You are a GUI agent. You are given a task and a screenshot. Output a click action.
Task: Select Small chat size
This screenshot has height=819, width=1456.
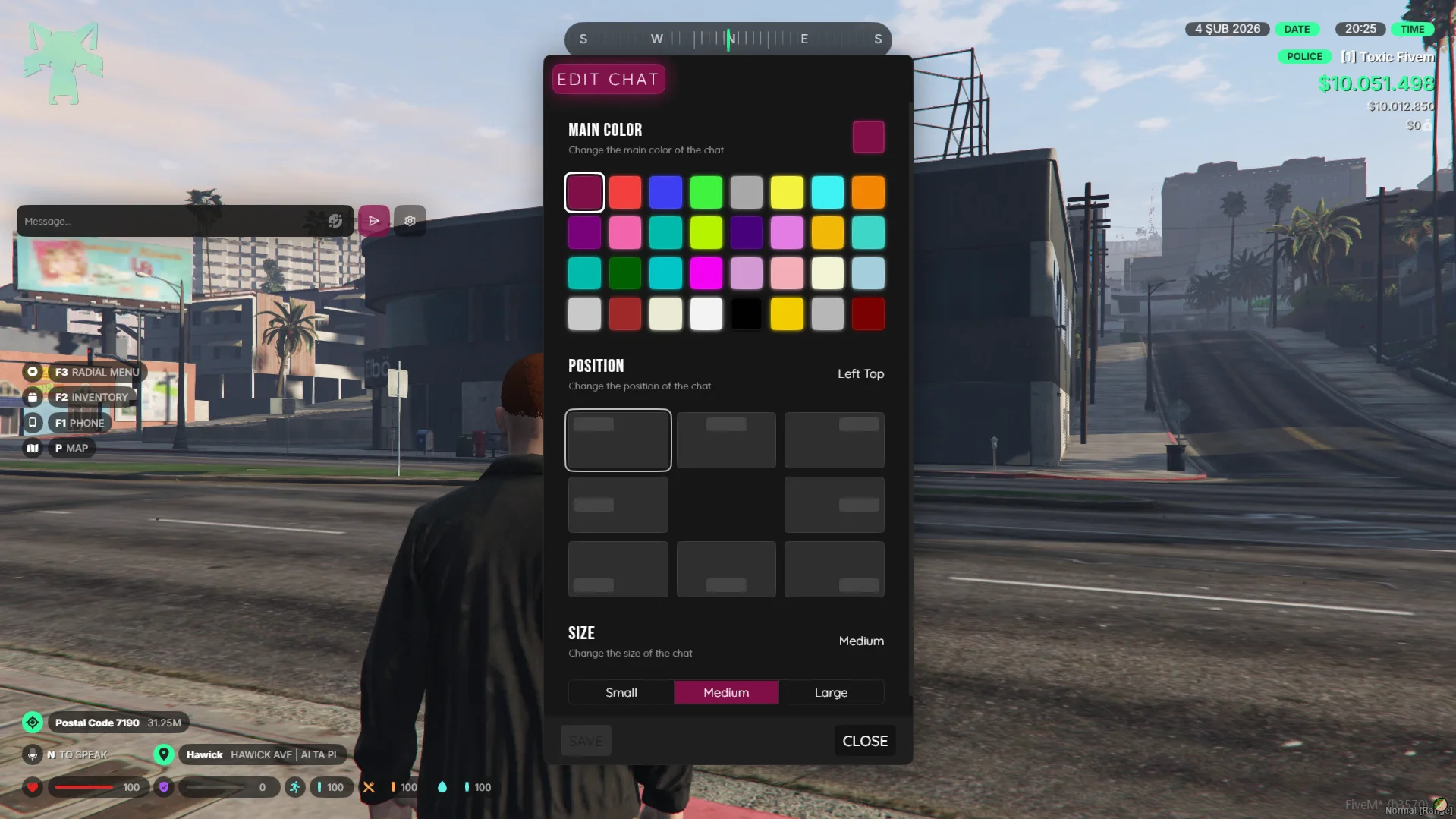pos(621,692)
